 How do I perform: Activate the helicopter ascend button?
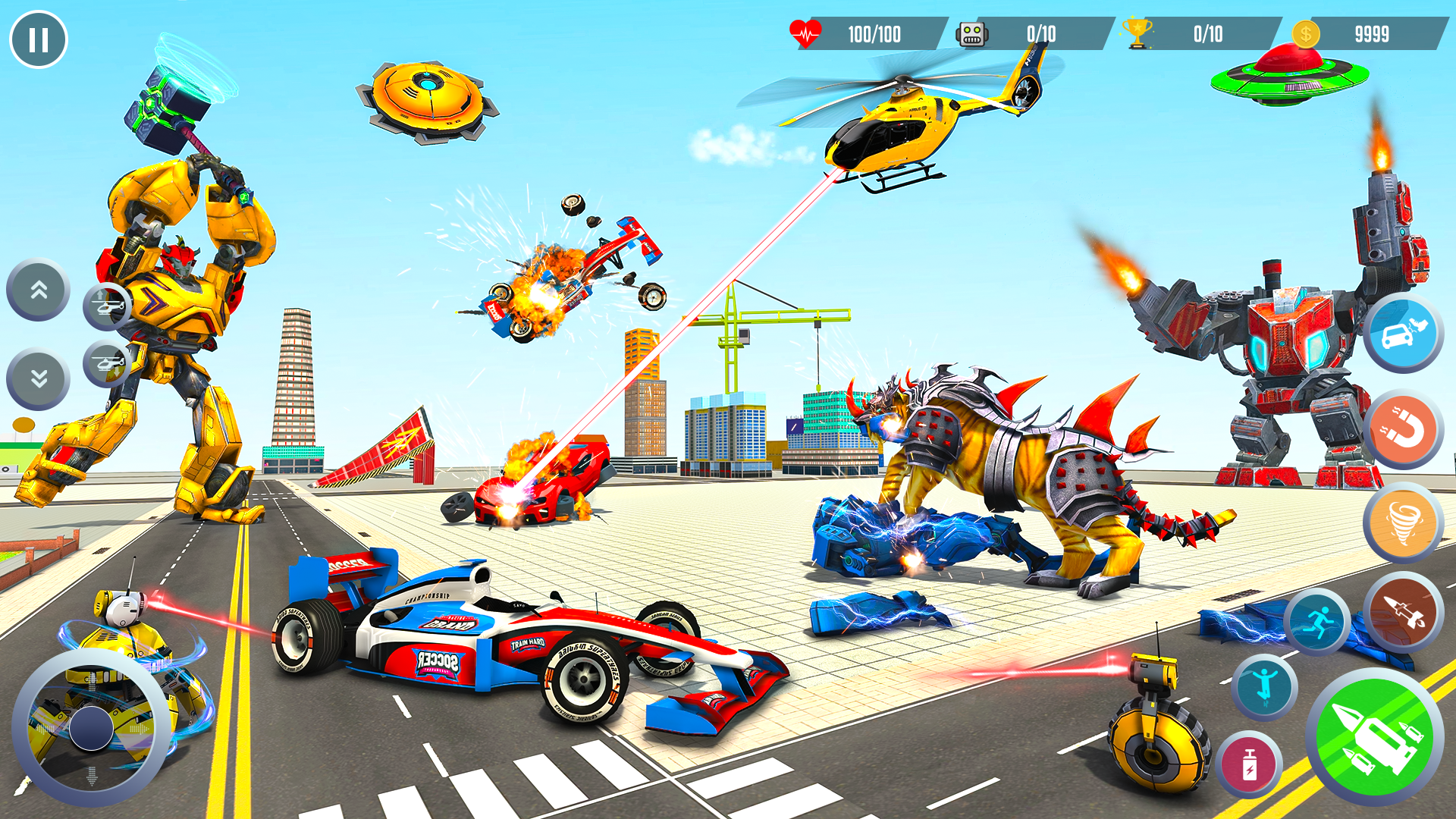point(107,306)
